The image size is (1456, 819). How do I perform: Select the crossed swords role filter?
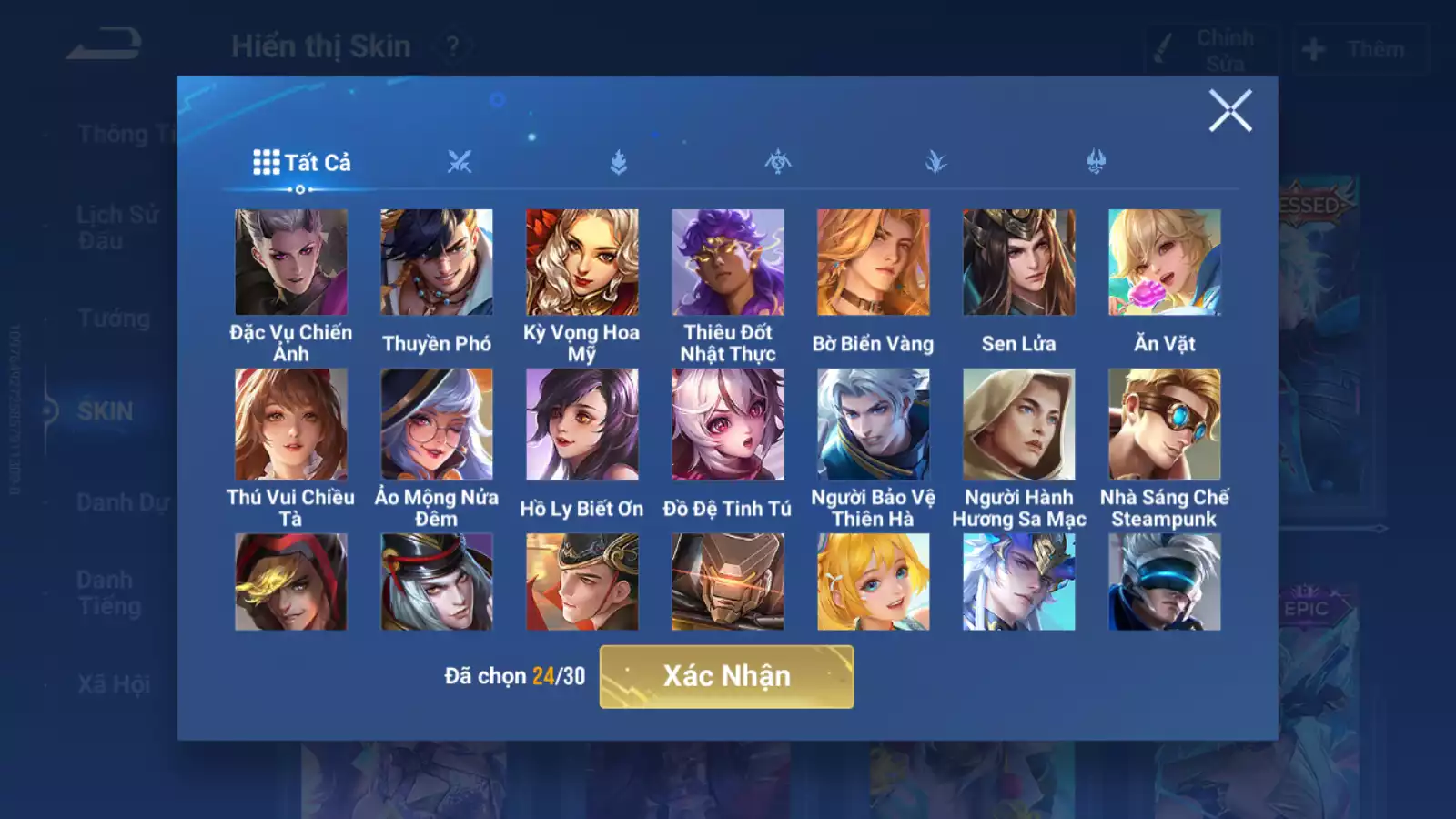click(460, 163)
